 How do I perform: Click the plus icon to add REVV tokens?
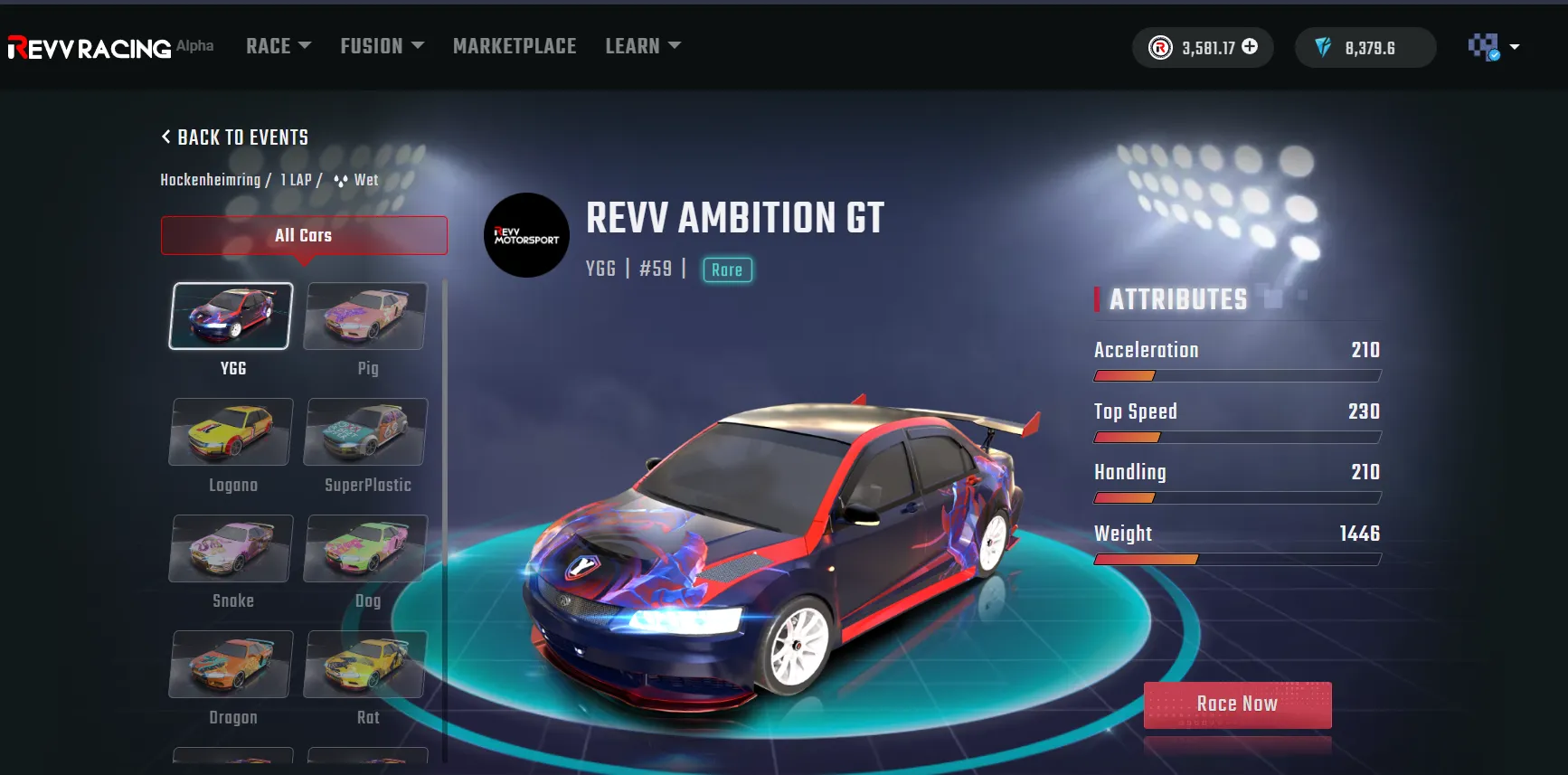tap(1251, 47)
